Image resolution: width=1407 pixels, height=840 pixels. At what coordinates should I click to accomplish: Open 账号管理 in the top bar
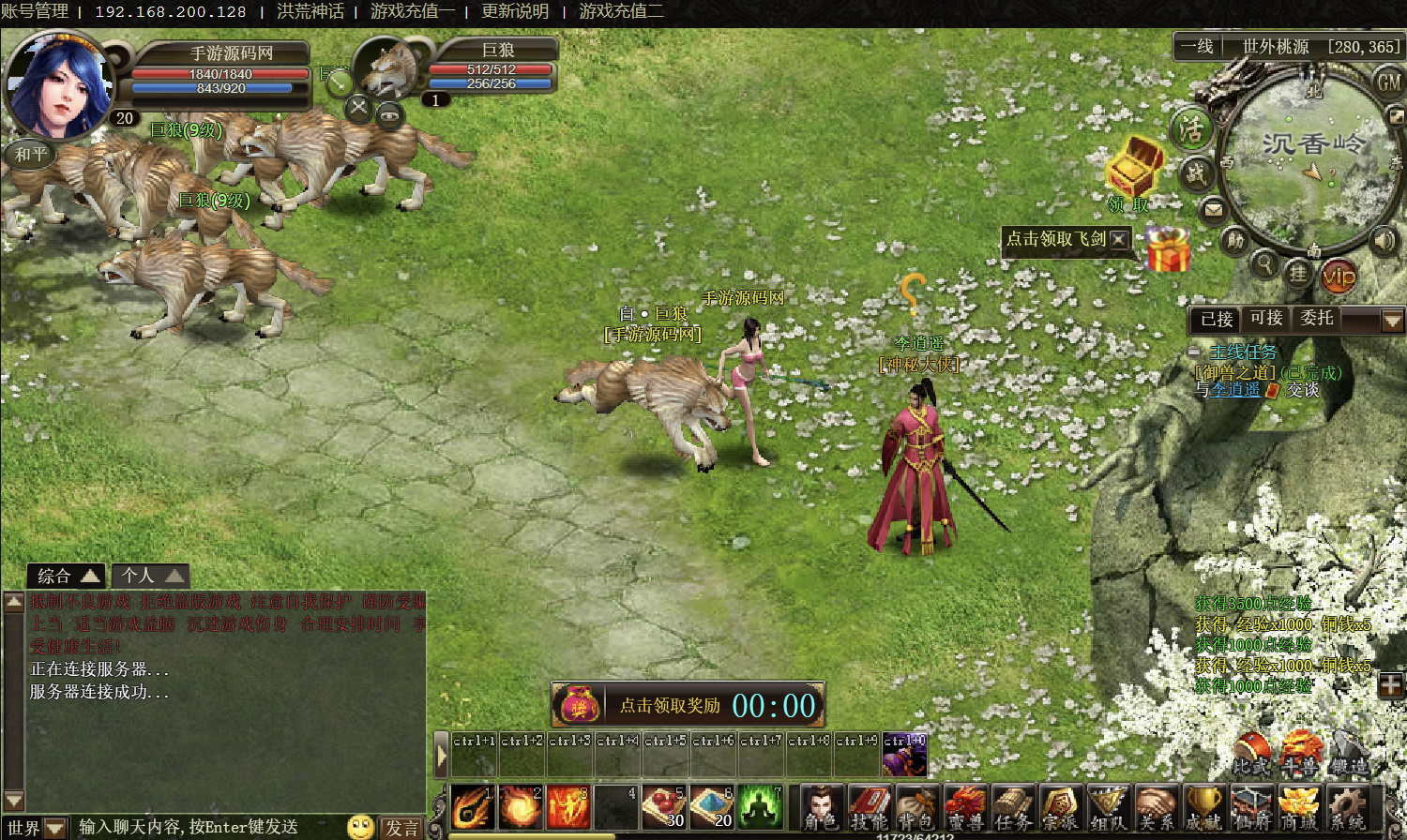click(35, 11)
